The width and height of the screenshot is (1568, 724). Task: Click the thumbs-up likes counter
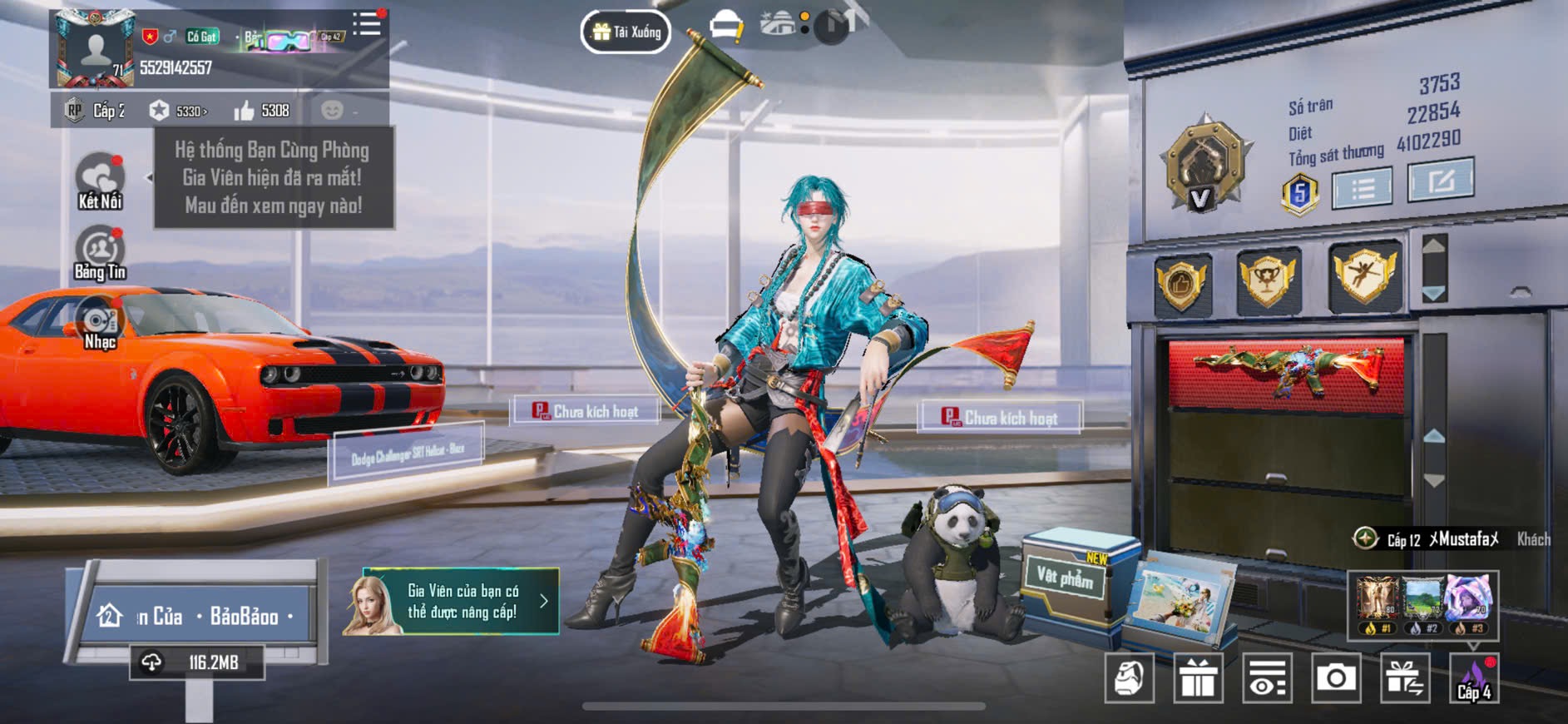(261, 111)
